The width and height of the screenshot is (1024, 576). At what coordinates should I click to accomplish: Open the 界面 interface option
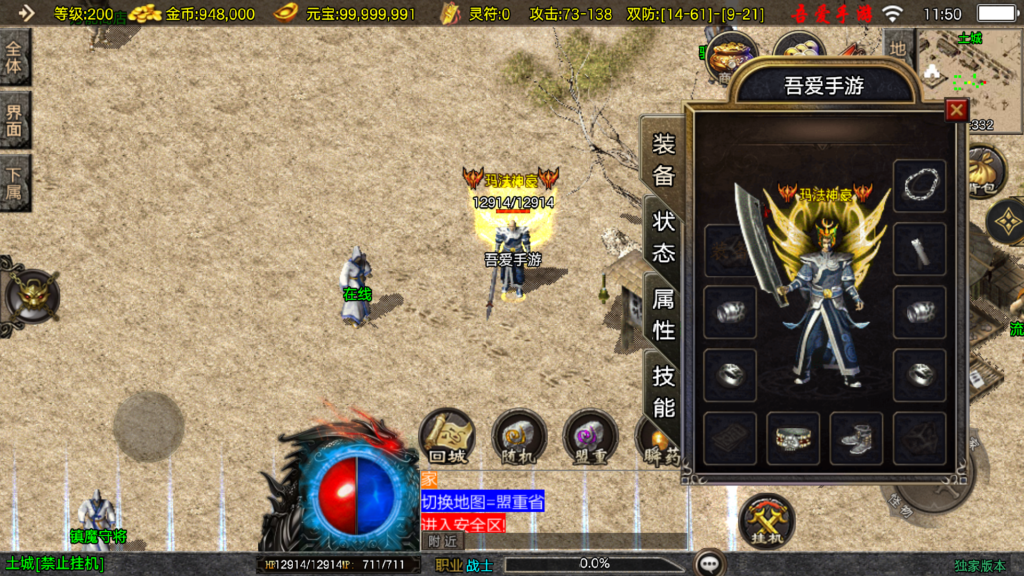[15, 119]
